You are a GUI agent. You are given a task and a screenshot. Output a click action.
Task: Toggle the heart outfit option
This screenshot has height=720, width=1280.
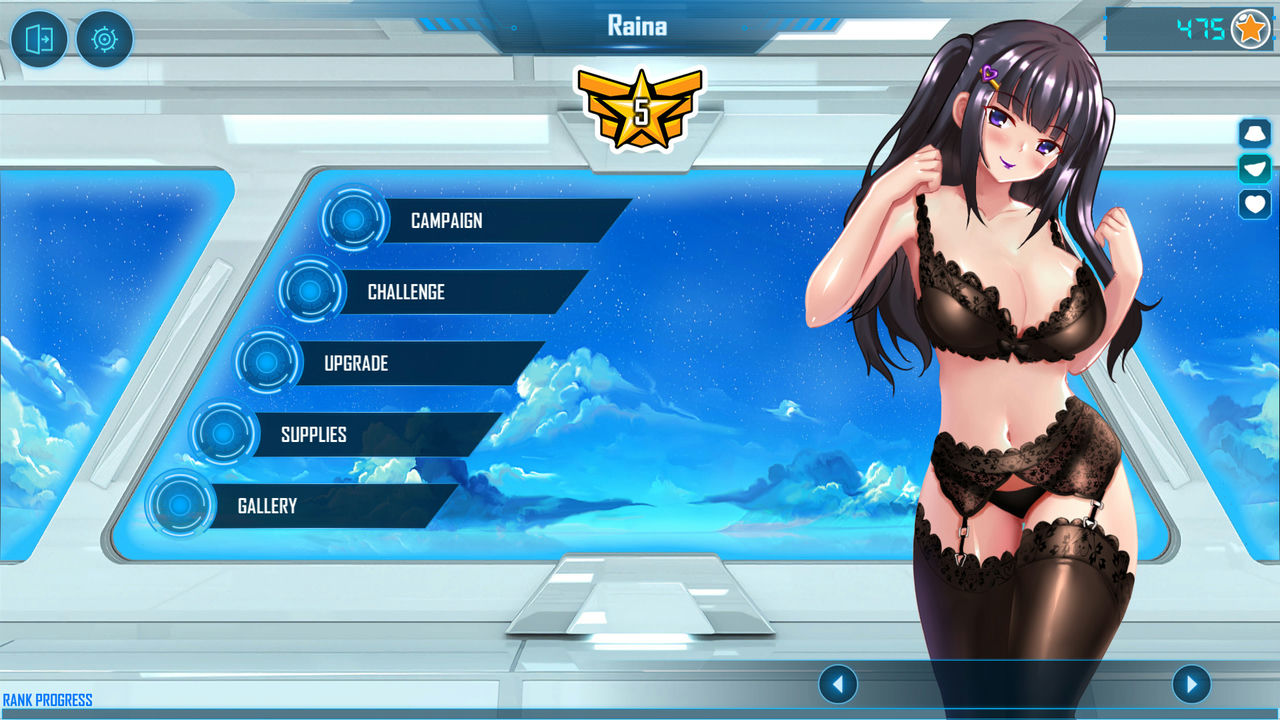[x=1254, y=205]
